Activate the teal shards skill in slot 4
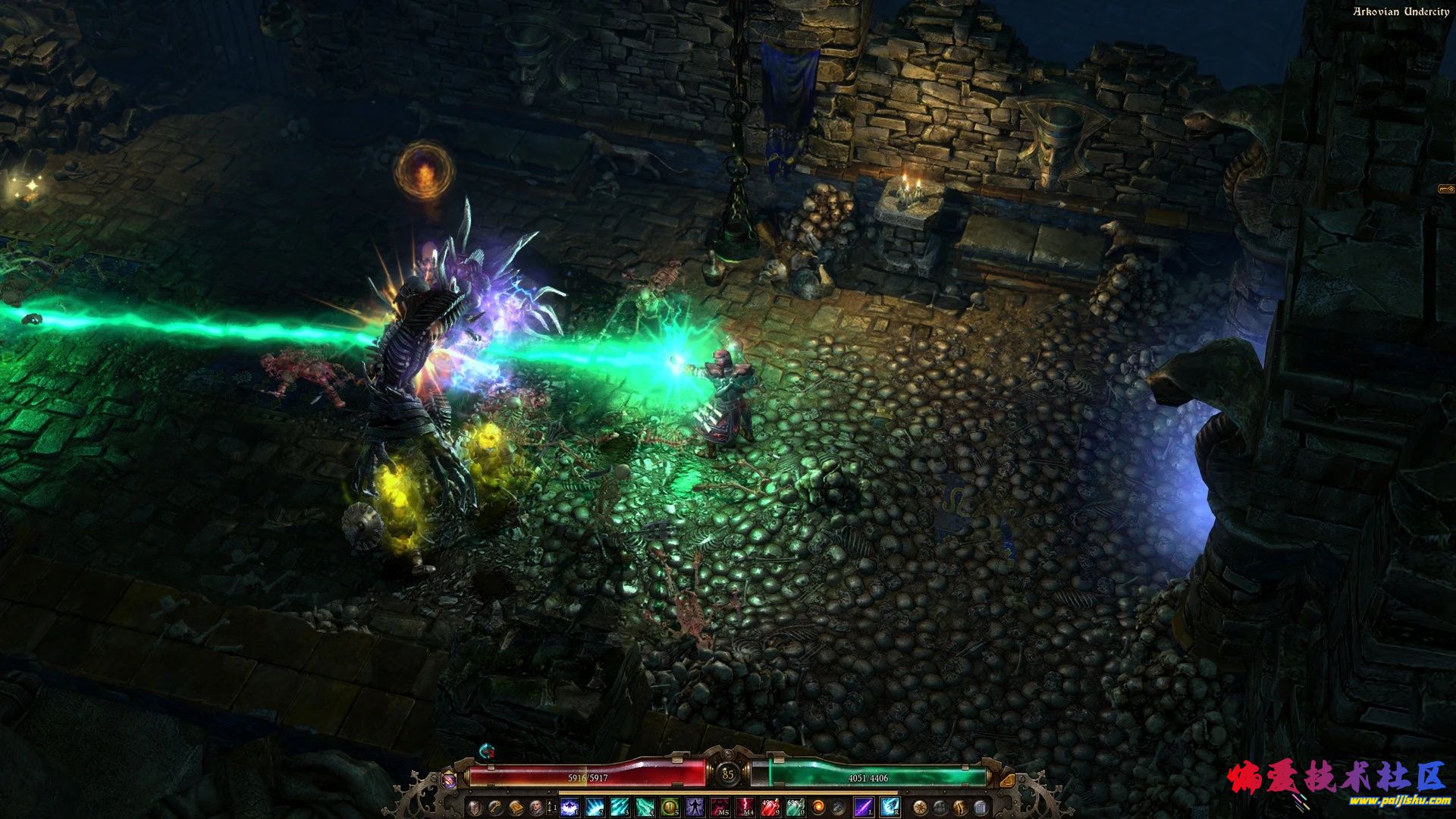The image size is (1456, 819). pos(645,807)
